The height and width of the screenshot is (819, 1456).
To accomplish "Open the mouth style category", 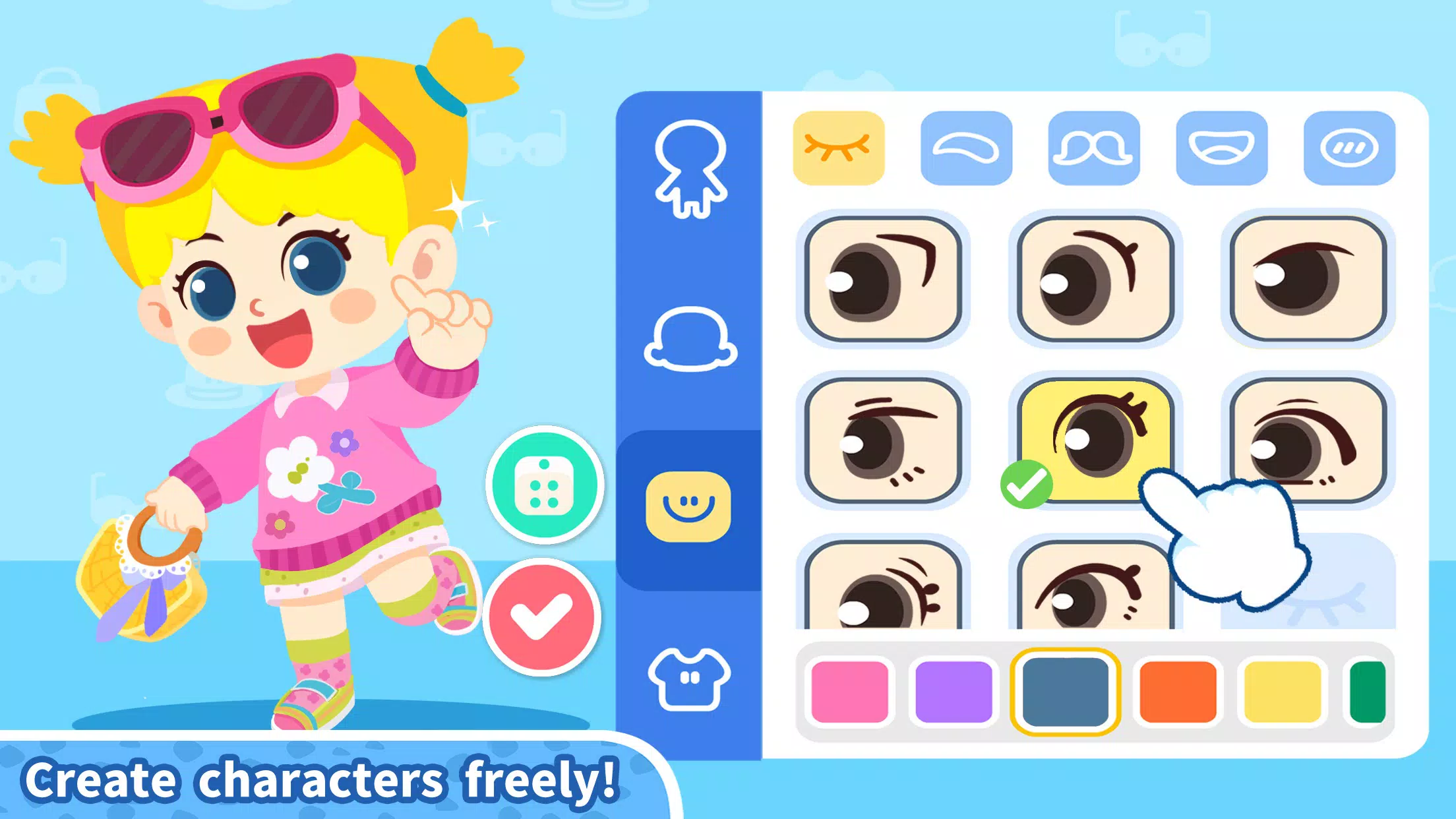I will point(1221,147).
